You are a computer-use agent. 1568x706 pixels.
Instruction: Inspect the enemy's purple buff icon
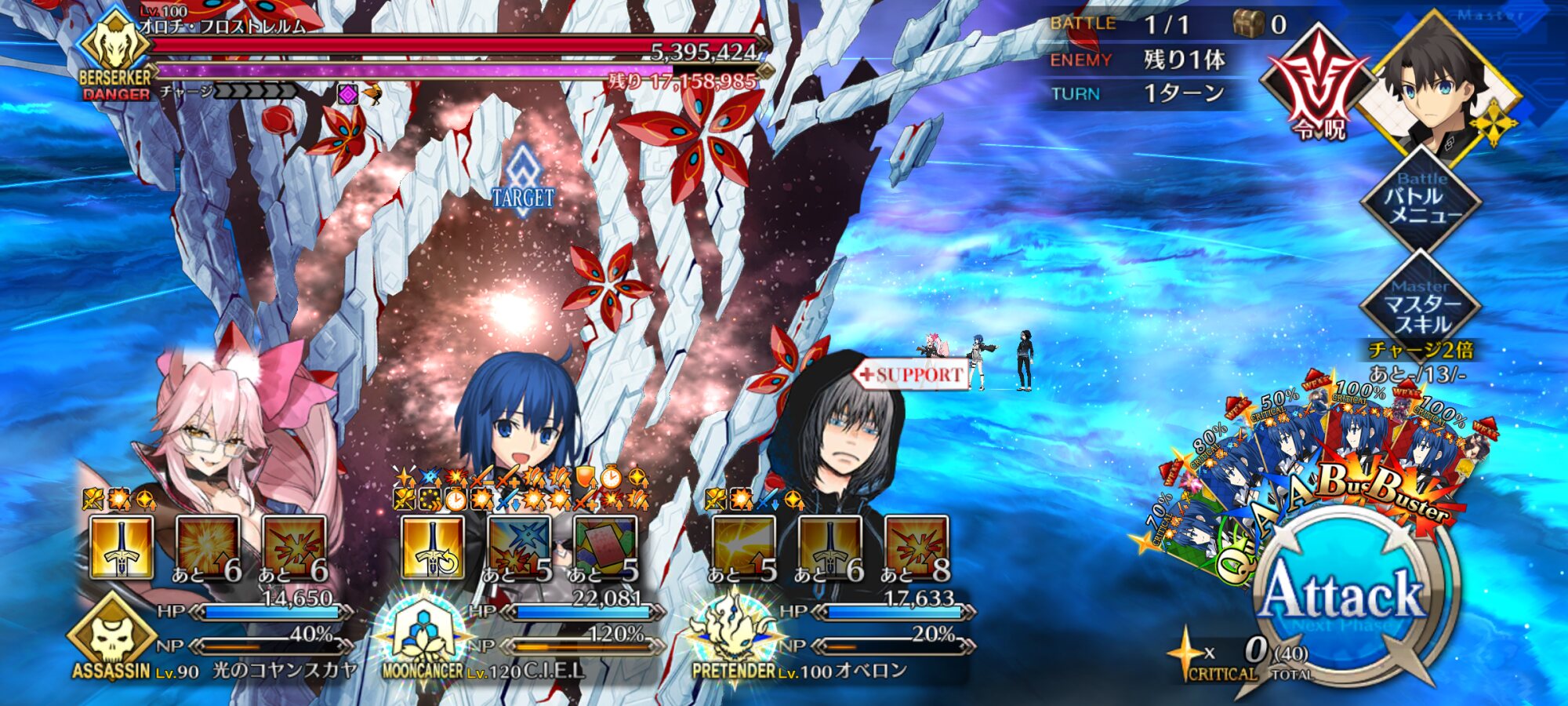point(347,95)
